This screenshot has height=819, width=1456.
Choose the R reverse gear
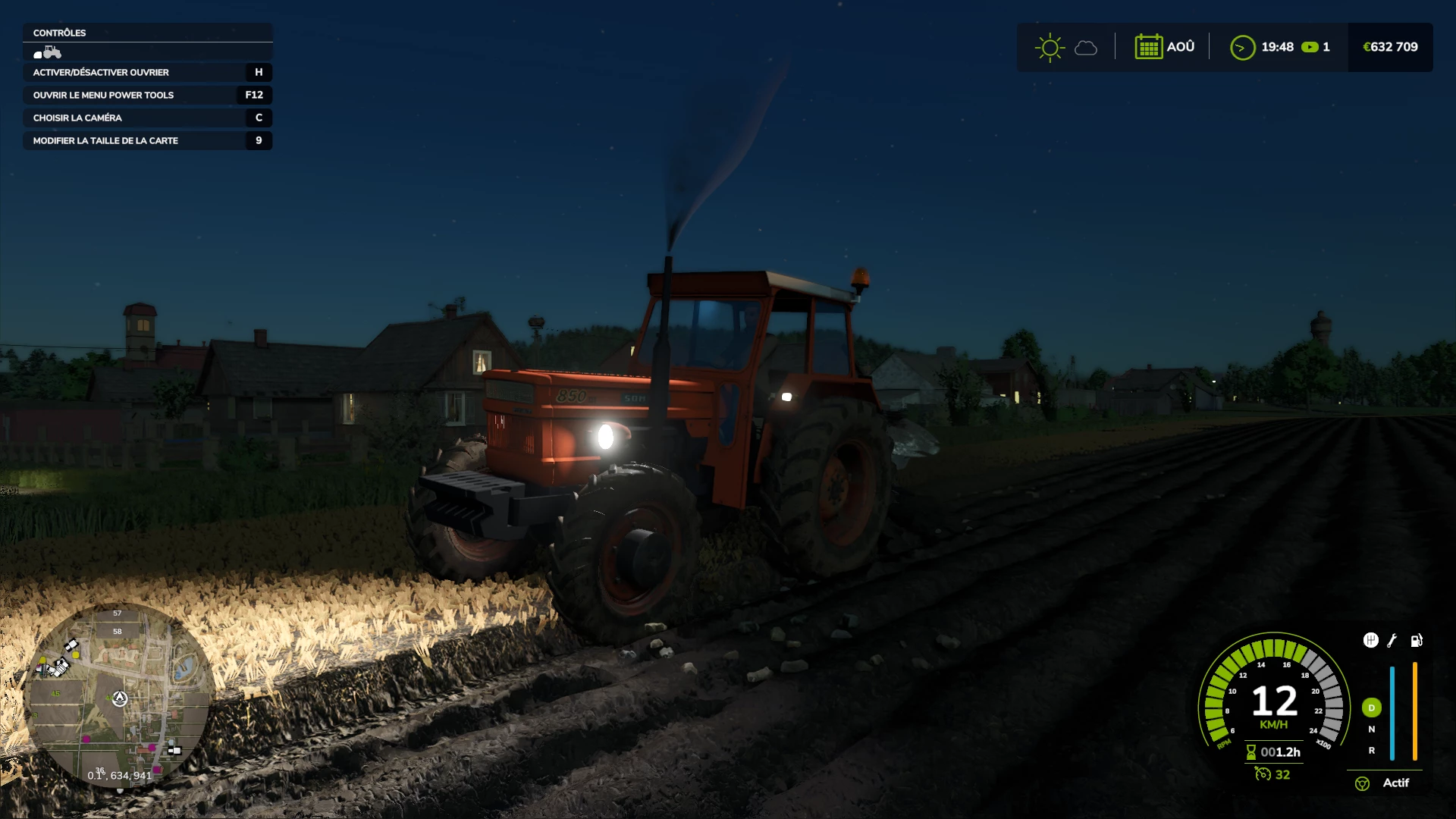(1371, 750)
